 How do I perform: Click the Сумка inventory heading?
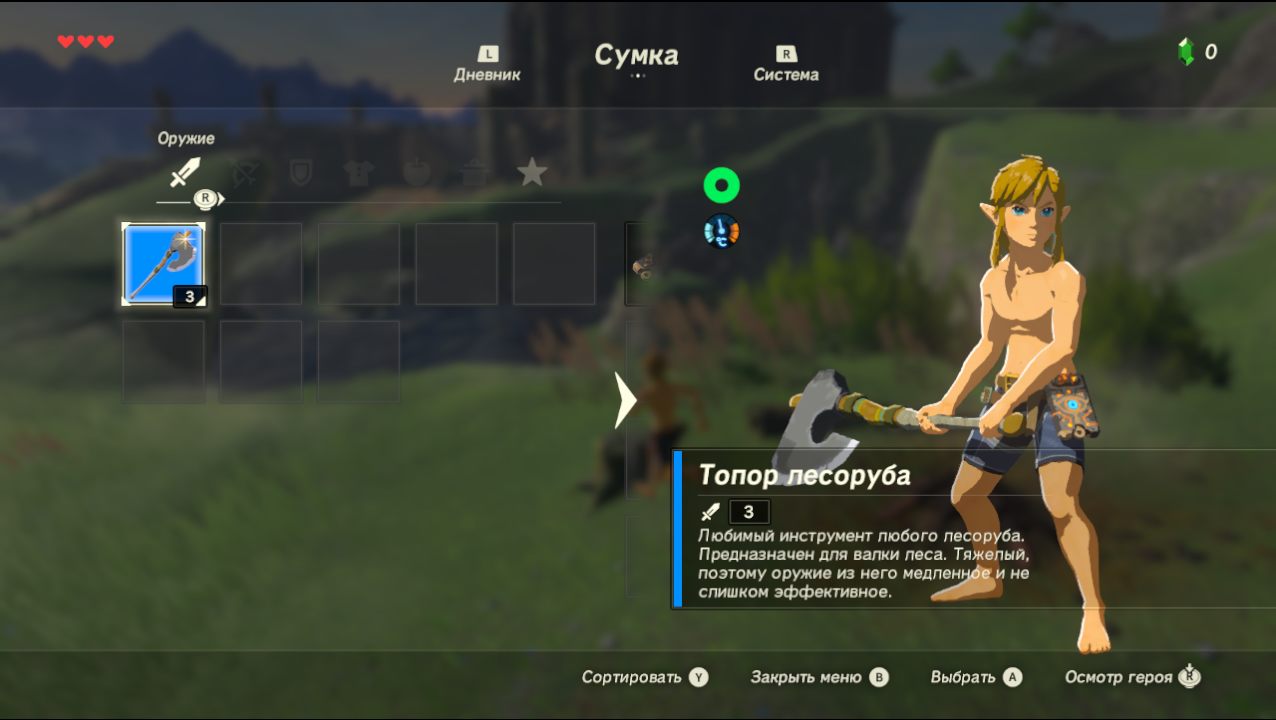637,55
